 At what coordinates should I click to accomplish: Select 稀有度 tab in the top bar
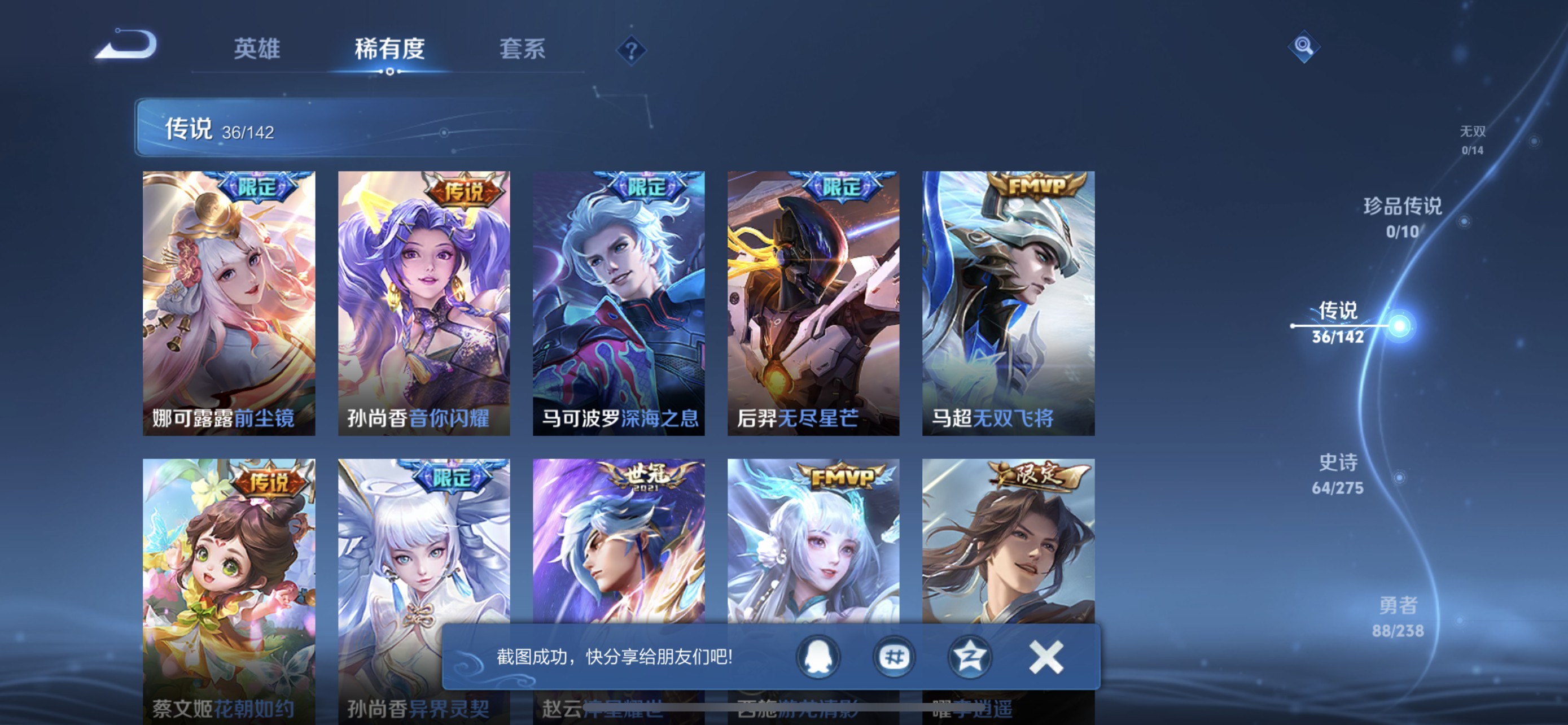(389, 49)
